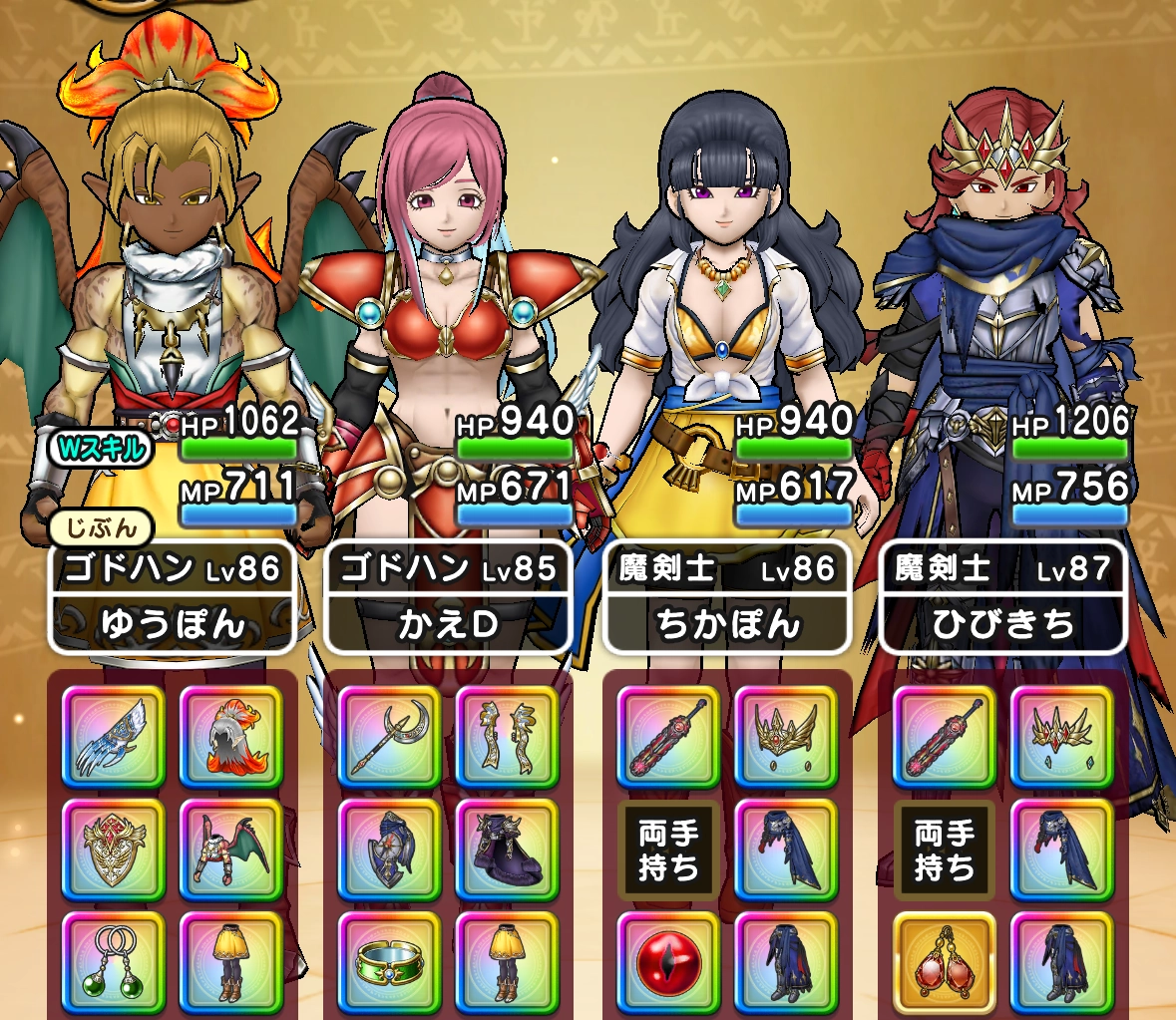This screenshot has width=1176, height=1020.
Task: Select the crescent-bladed axe weapon slot
Action: [x=390, y=737]
